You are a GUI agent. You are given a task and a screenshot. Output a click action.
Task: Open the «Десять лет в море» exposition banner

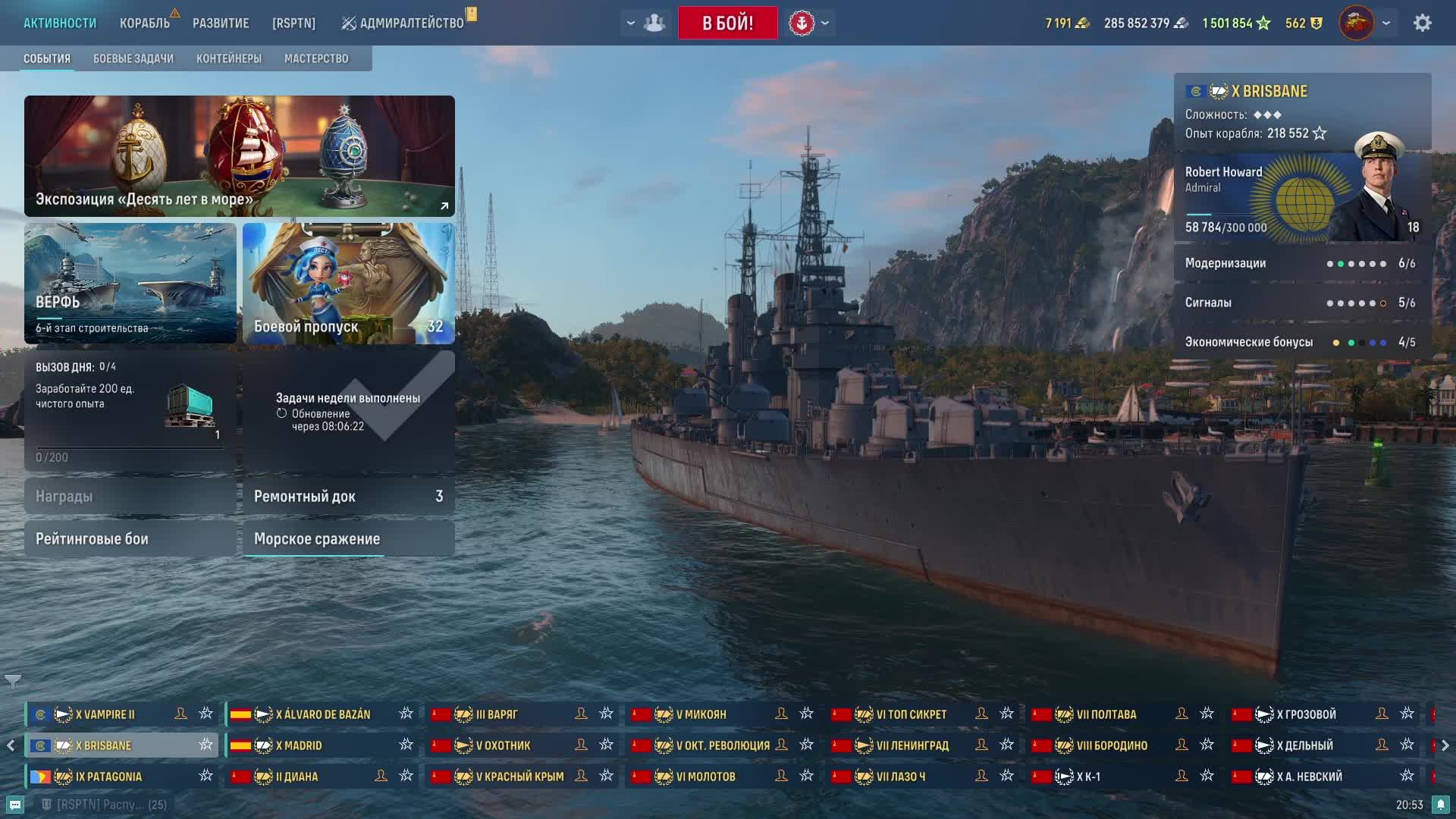coord(240,155)
